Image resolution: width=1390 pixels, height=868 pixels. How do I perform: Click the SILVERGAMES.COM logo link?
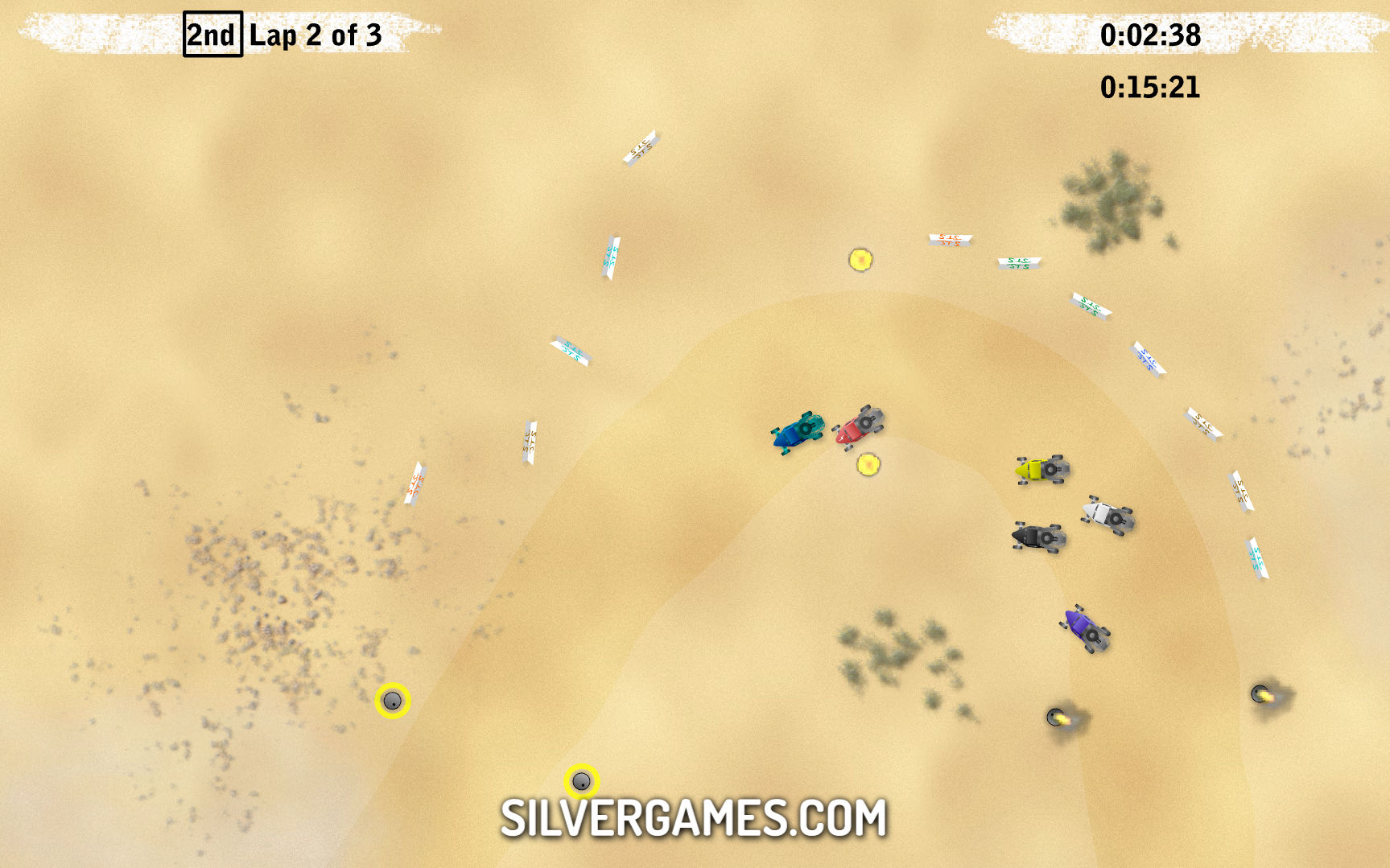[x=693, y=818]
